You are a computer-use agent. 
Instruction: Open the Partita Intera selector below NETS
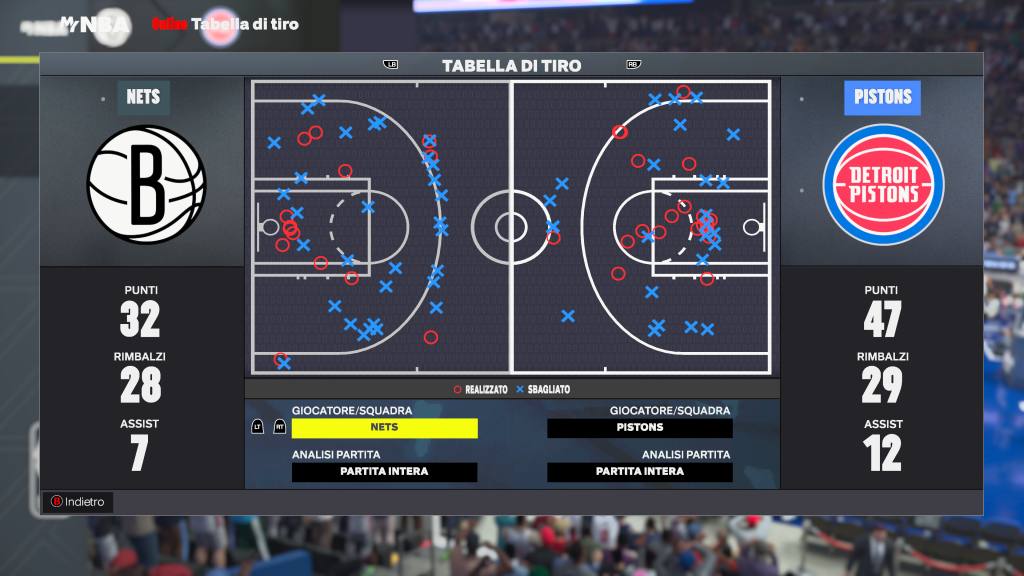point(384,472)
